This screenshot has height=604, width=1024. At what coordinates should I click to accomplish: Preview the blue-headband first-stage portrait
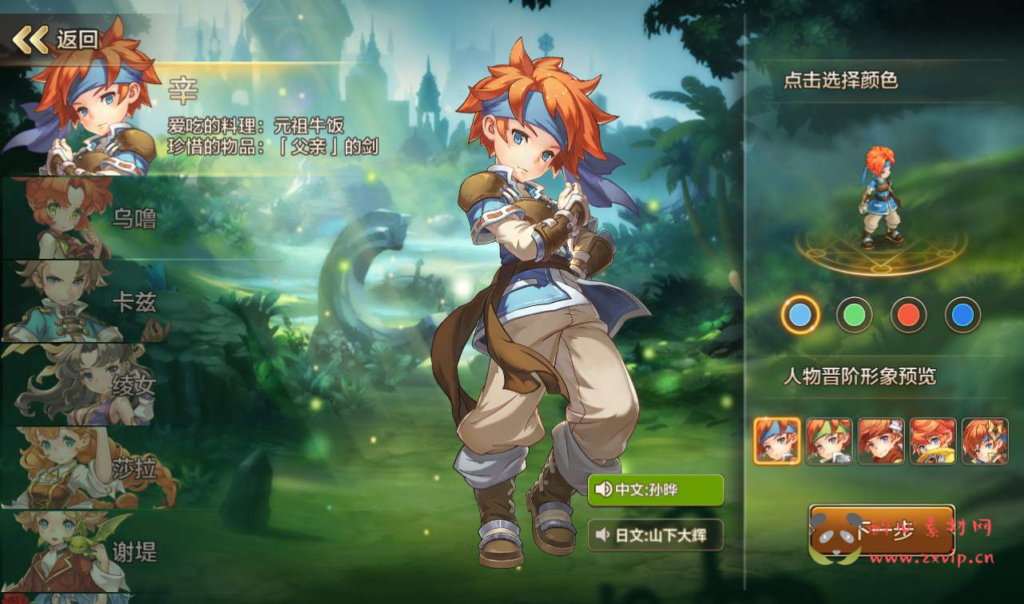(x=777, y=441)
